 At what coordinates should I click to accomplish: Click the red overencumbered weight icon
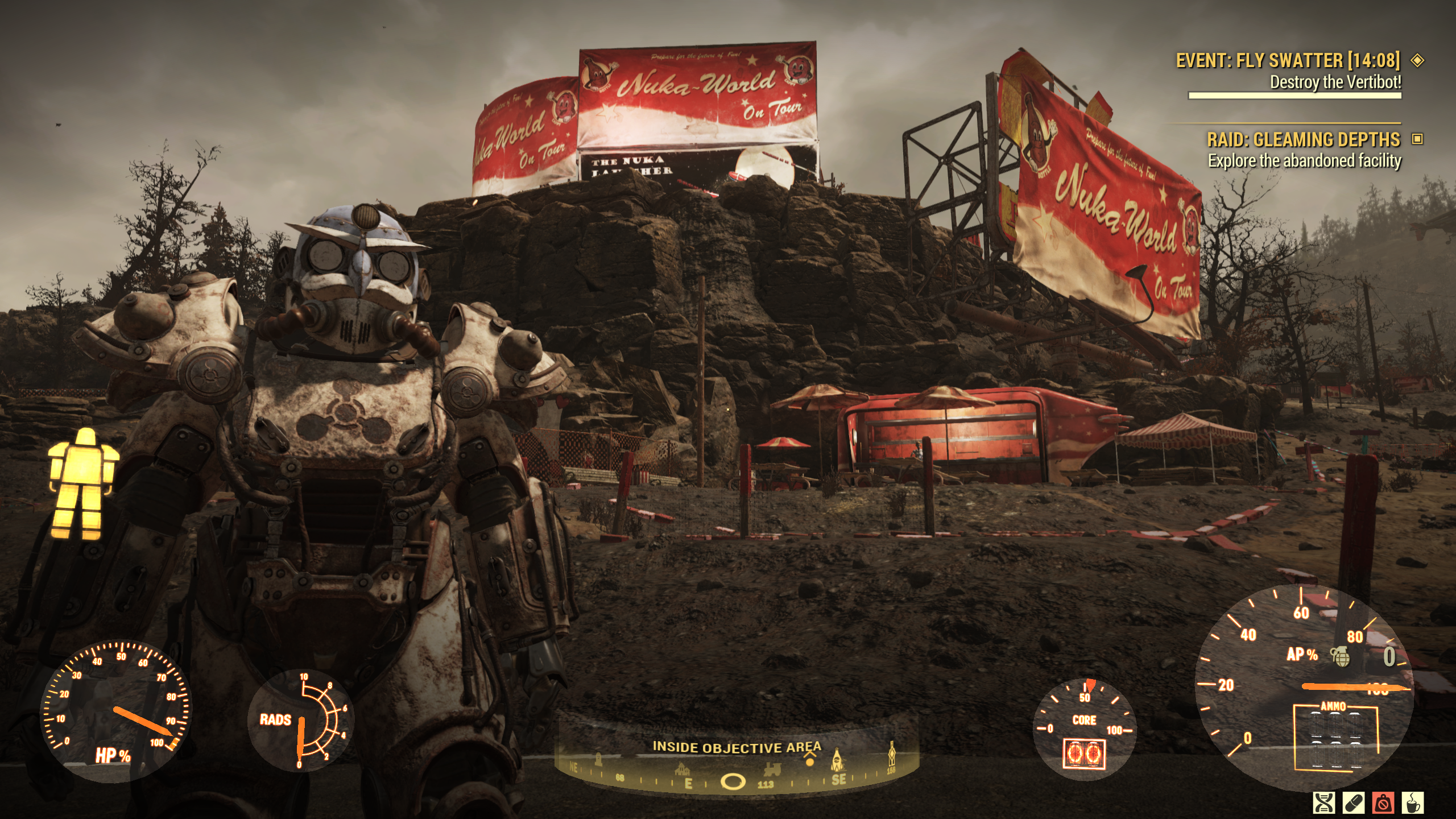pos(1383,803)
